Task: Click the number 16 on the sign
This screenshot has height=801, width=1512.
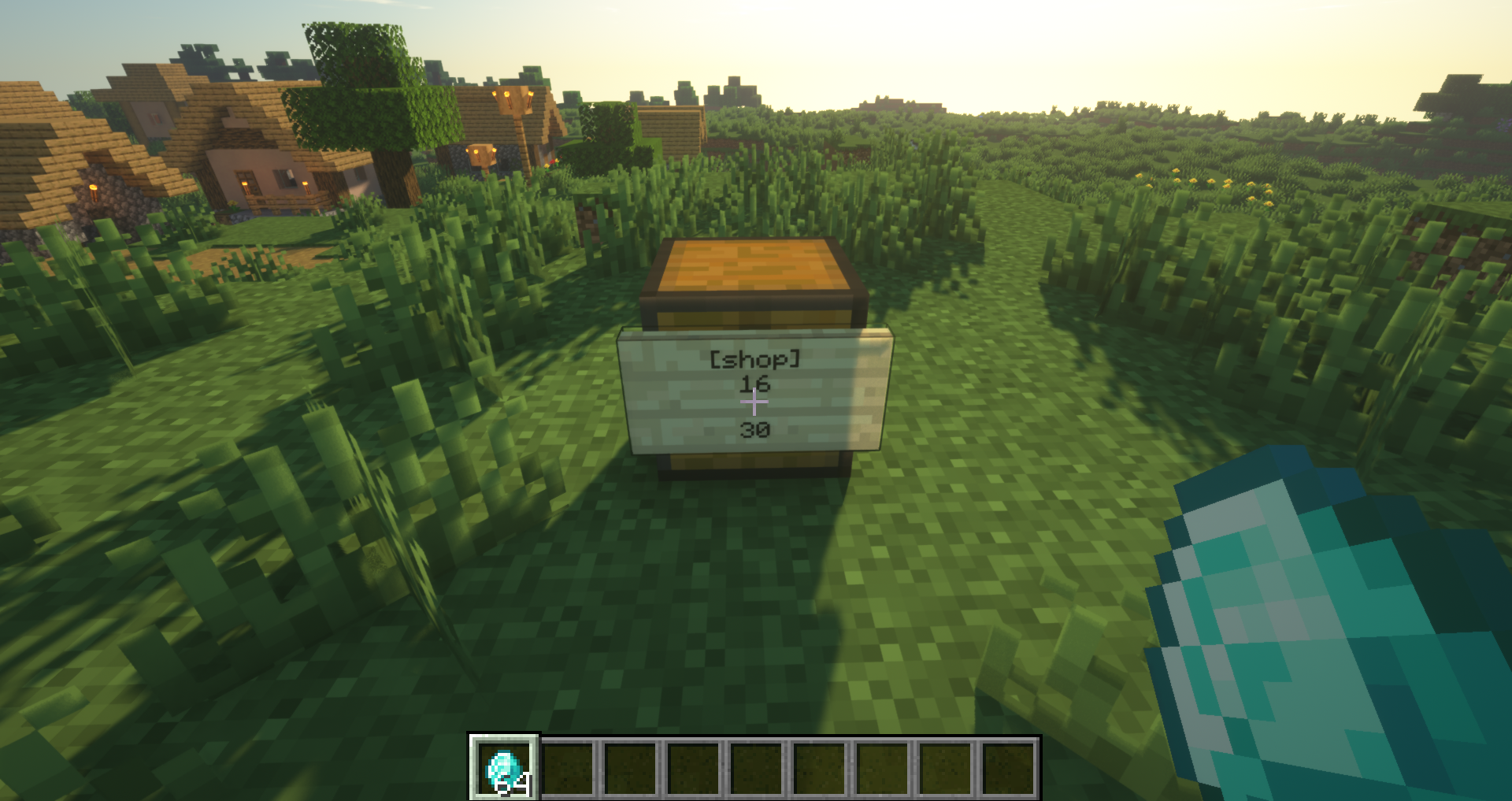Action: click(754, 385)
